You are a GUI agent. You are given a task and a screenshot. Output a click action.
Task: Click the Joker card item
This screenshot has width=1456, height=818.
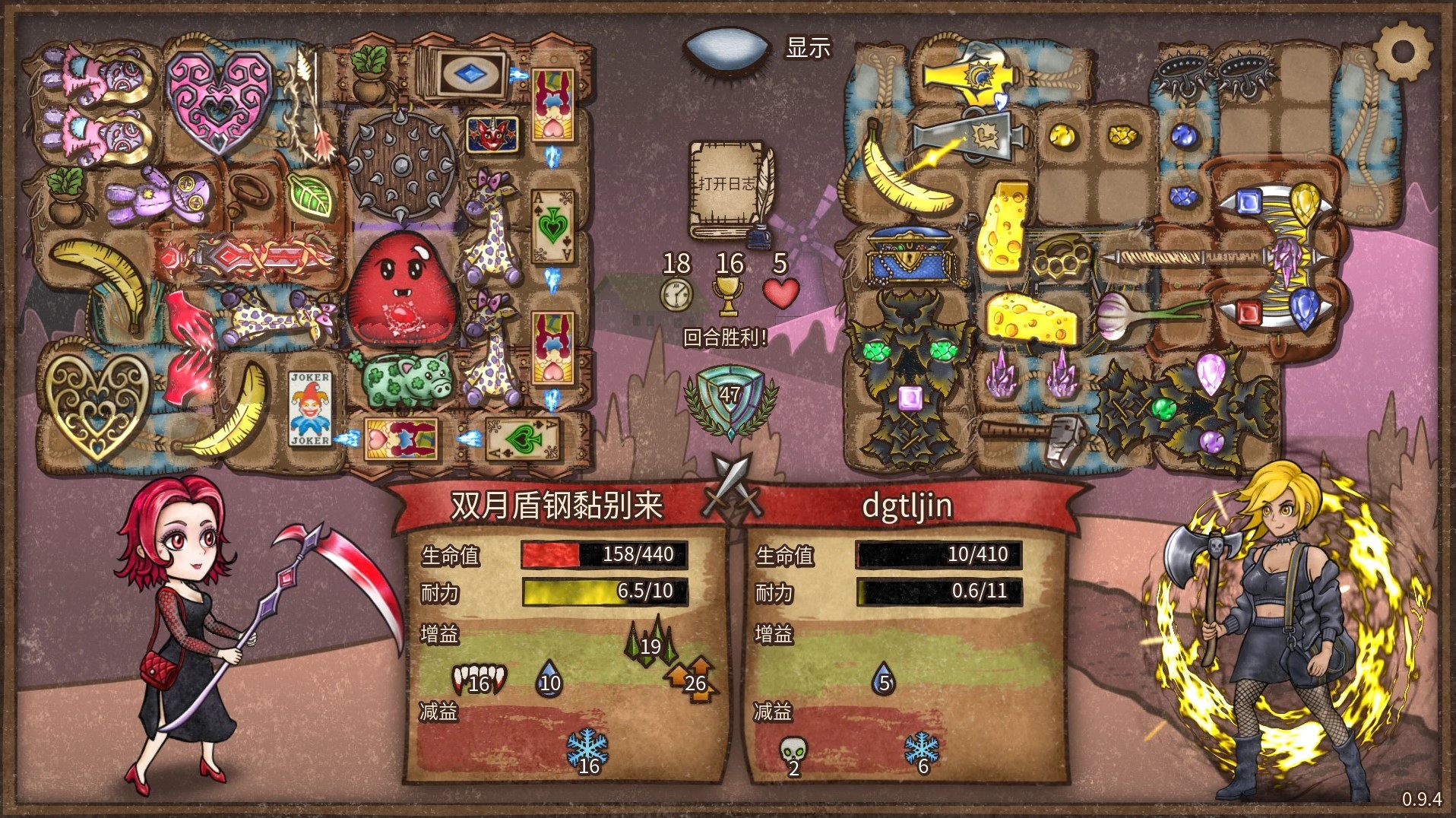310,409
